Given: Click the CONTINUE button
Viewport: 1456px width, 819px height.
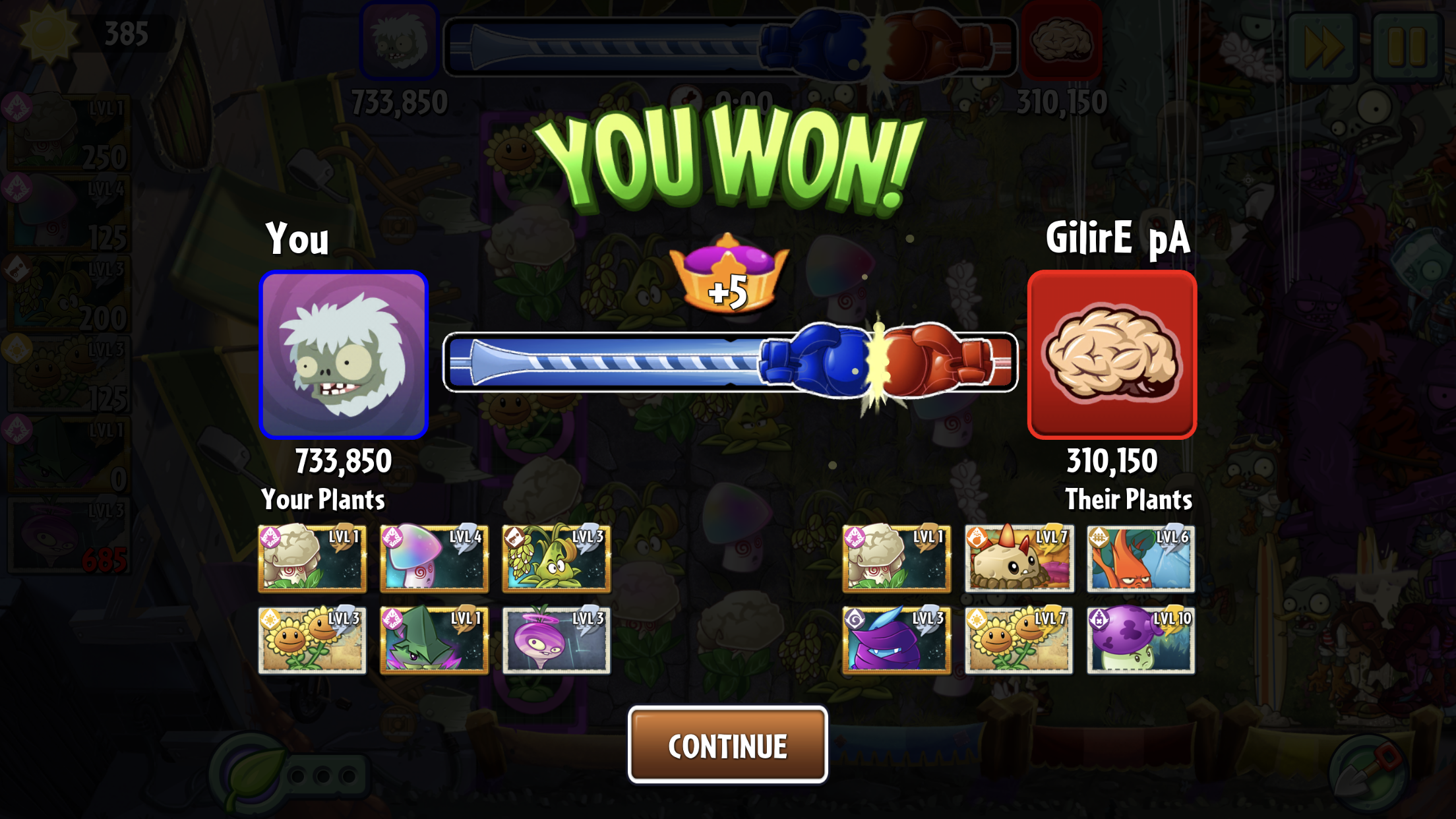Looking at the screenshot, I should pos(727,745).
